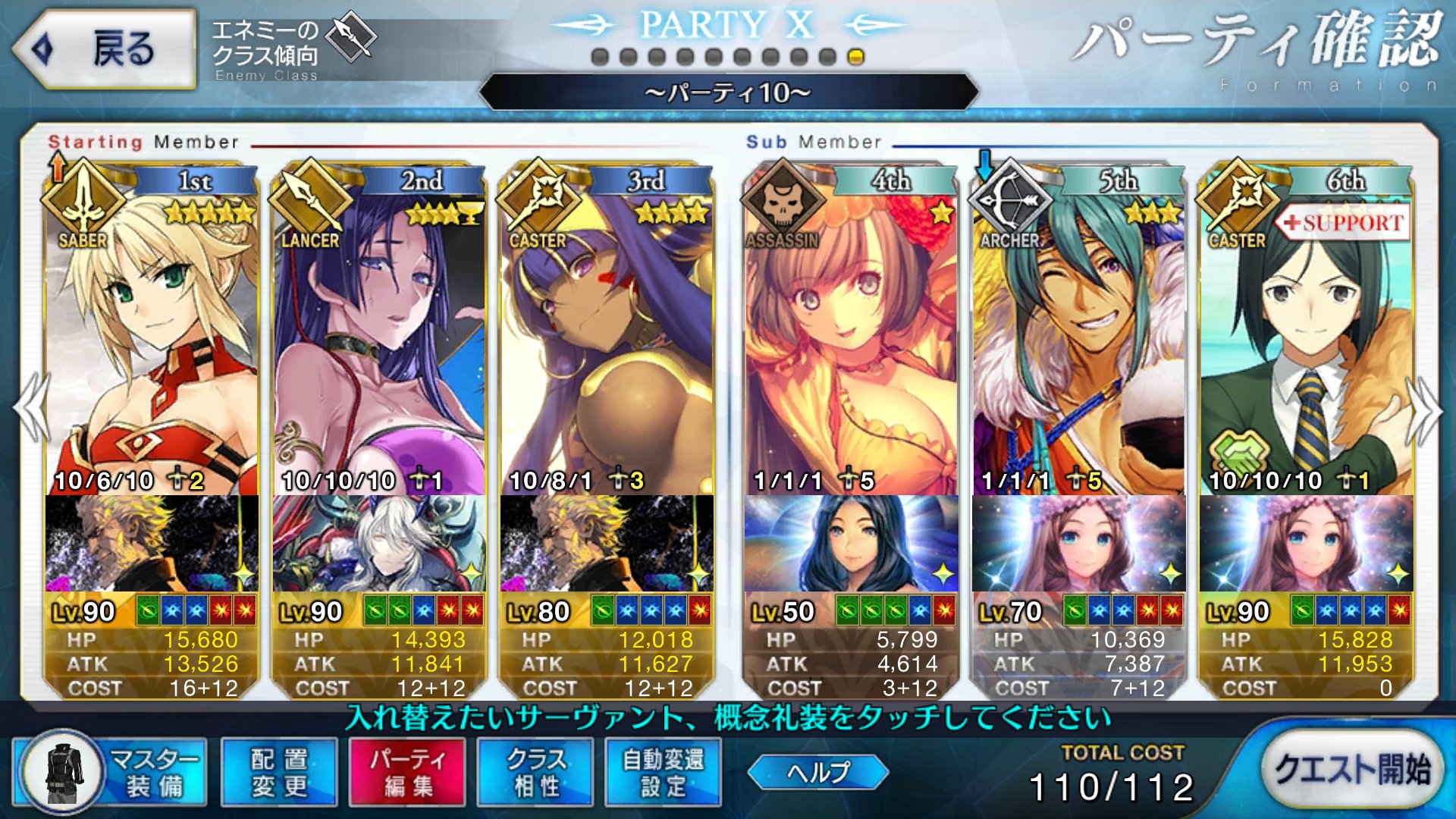This screenshot has width=1456, height=819.
Task: Select the 2nd slot Lancer servant card
Action: pos(379,341)
